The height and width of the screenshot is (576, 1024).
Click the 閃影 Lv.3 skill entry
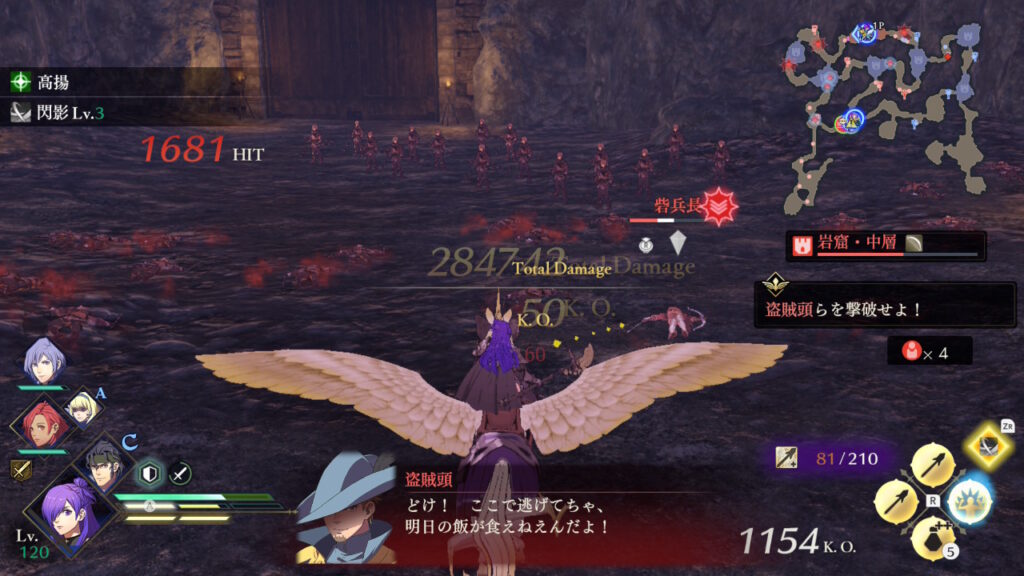click(60, 113)
